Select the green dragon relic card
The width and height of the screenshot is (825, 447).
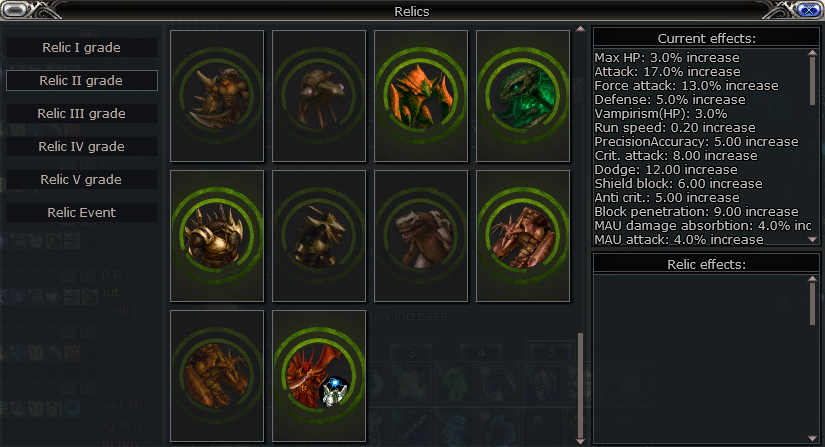pos(523,95)
